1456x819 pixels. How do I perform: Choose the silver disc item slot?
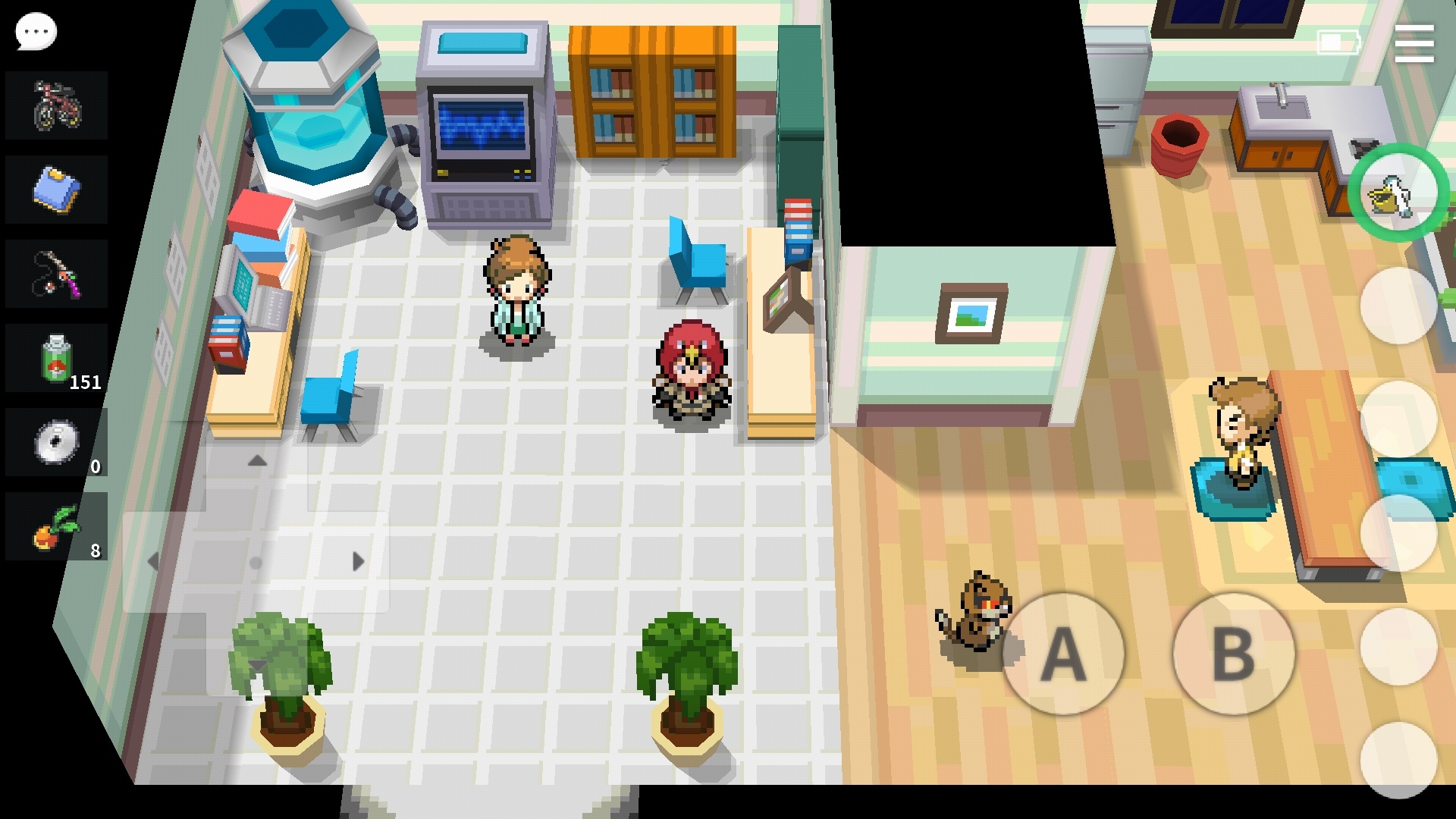click(57, 443)
